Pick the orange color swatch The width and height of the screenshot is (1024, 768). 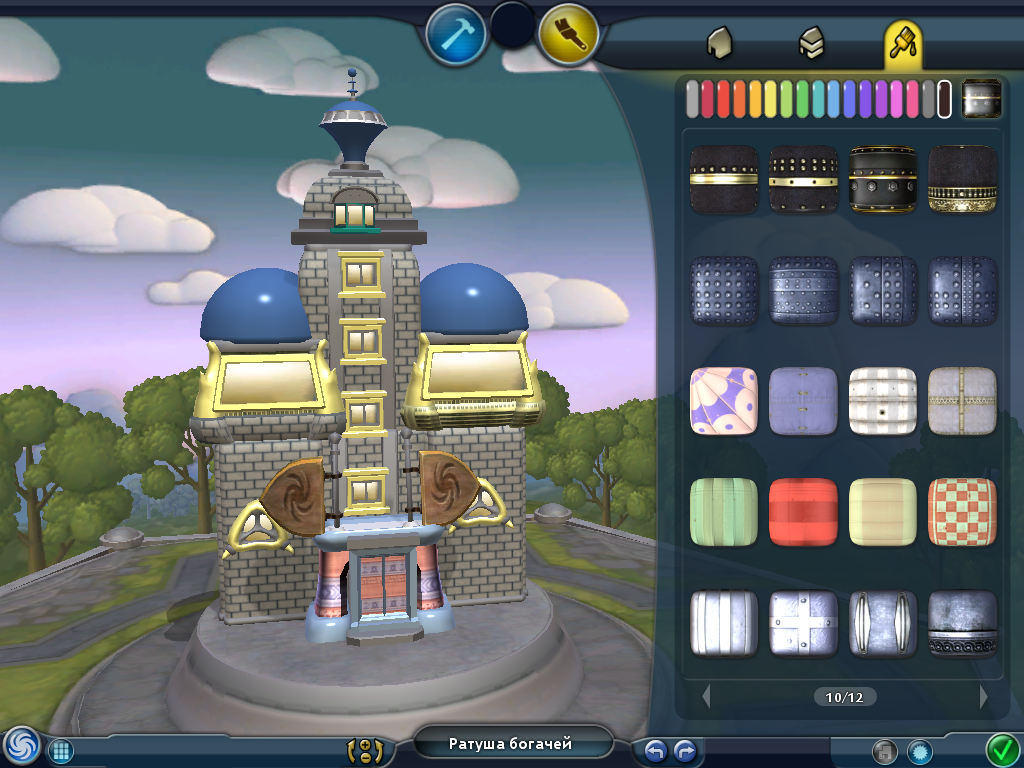pos(739,99)
